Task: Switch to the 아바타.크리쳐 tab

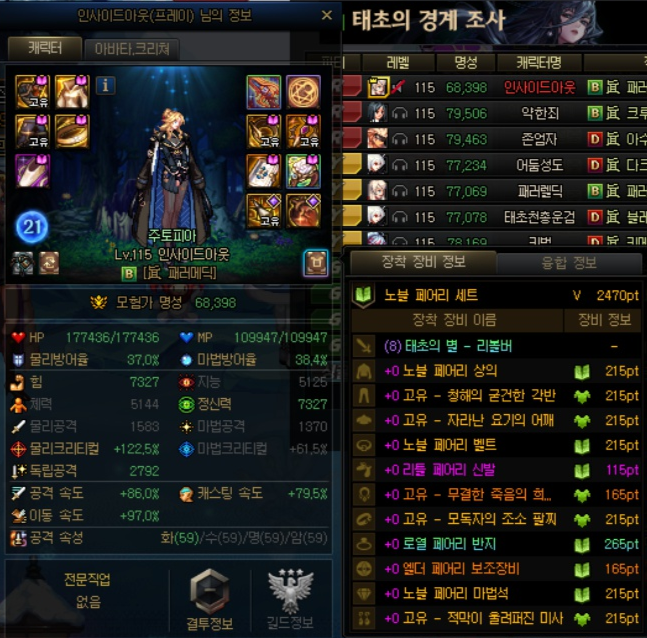Action: click(131, 48)
